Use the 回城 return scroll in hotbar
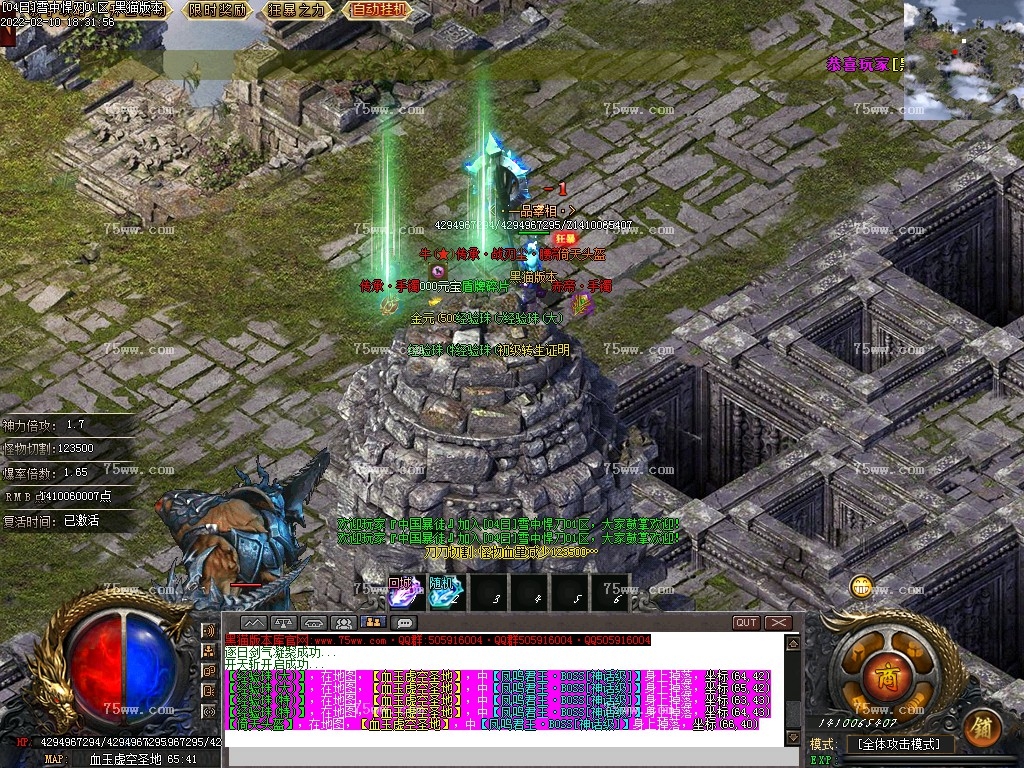 [402, 592]
